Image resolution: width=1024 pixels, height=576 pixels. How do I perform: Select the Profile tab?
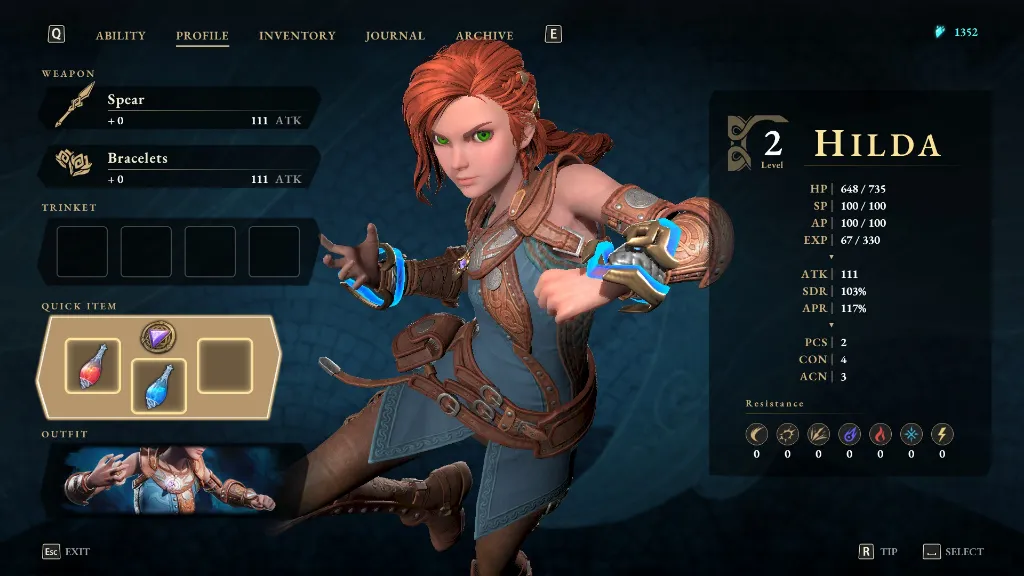[202, 36]
